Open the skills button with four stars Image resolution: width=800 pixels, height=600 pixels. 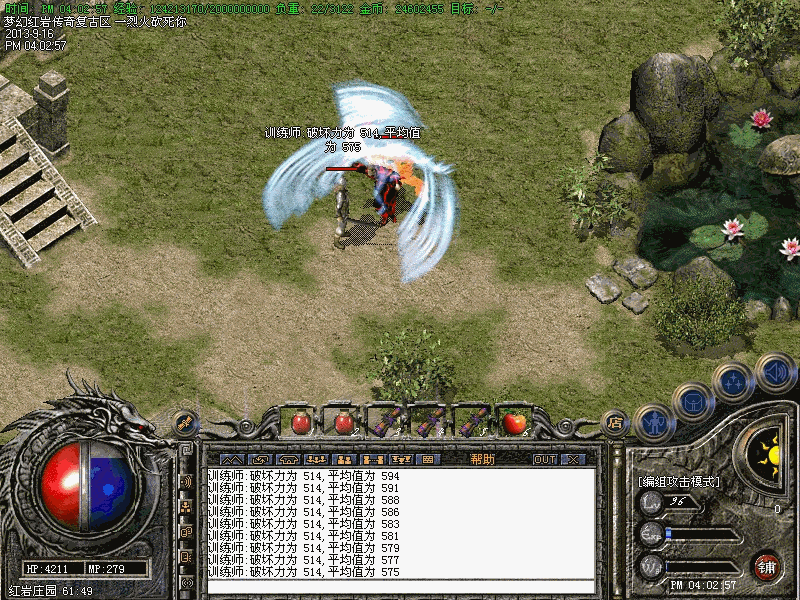click(x=734, y=382)
